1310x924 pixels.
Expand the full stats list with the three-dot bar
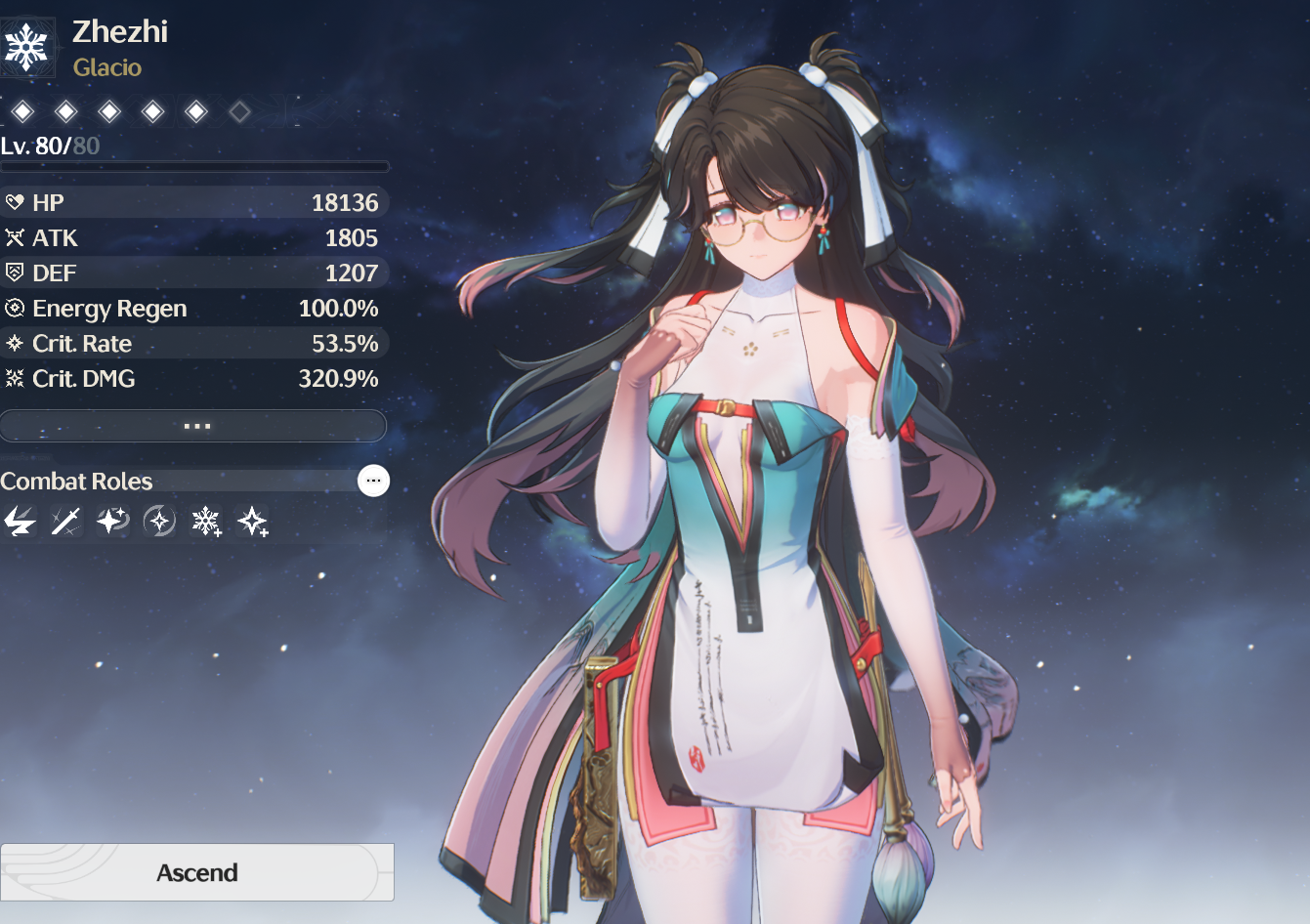coord(194,426)
